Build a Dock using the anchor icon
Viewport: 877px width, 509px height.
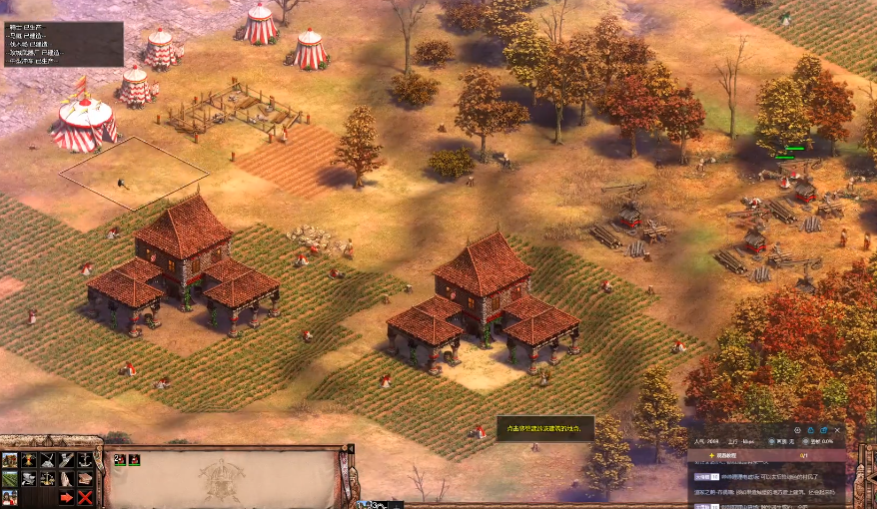(86, 460)
